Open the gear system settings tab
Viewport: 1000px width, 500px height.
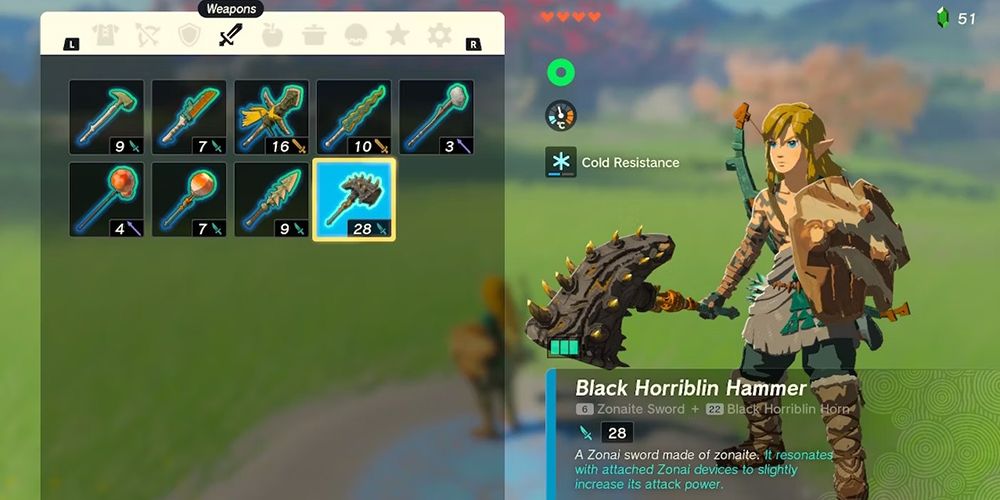(439, 37)
